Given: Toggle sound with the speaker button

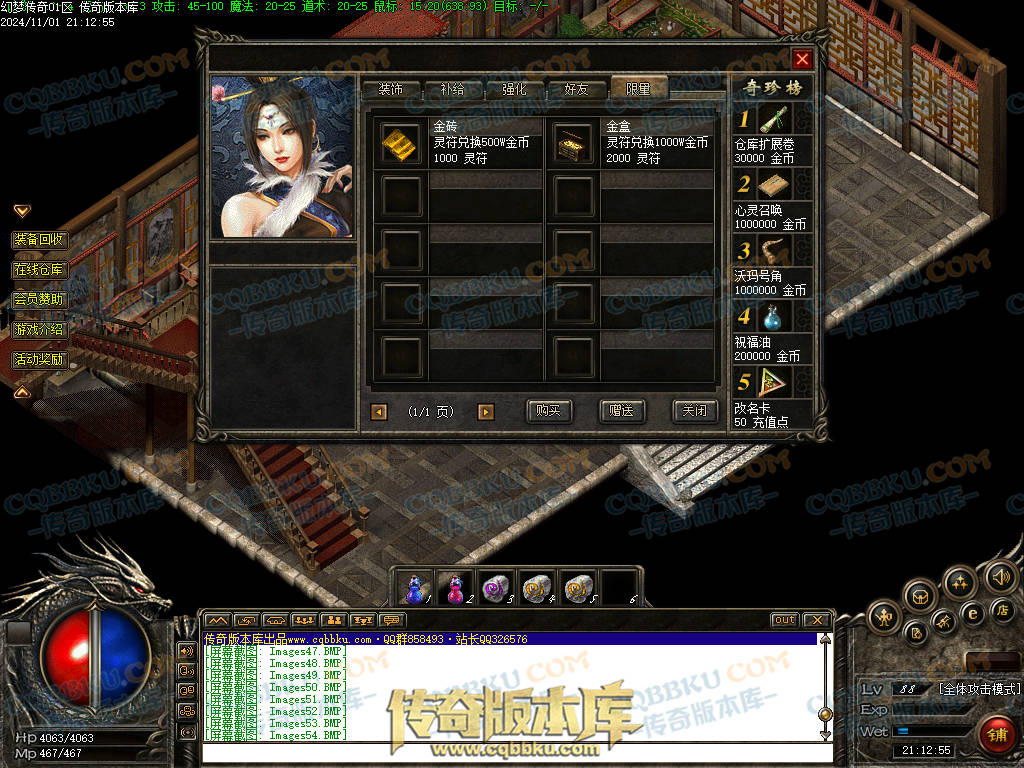Looking at the screenshot, I should point(1000,576).
